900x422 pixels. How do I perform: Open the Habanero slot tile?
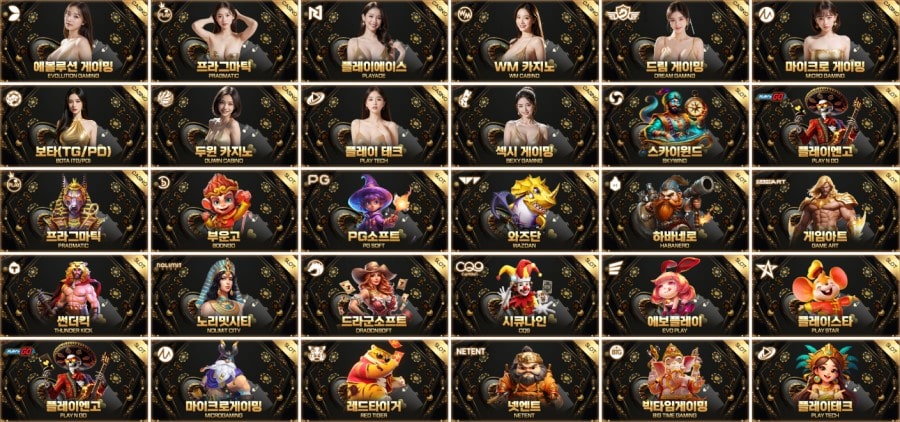(675, 210)
